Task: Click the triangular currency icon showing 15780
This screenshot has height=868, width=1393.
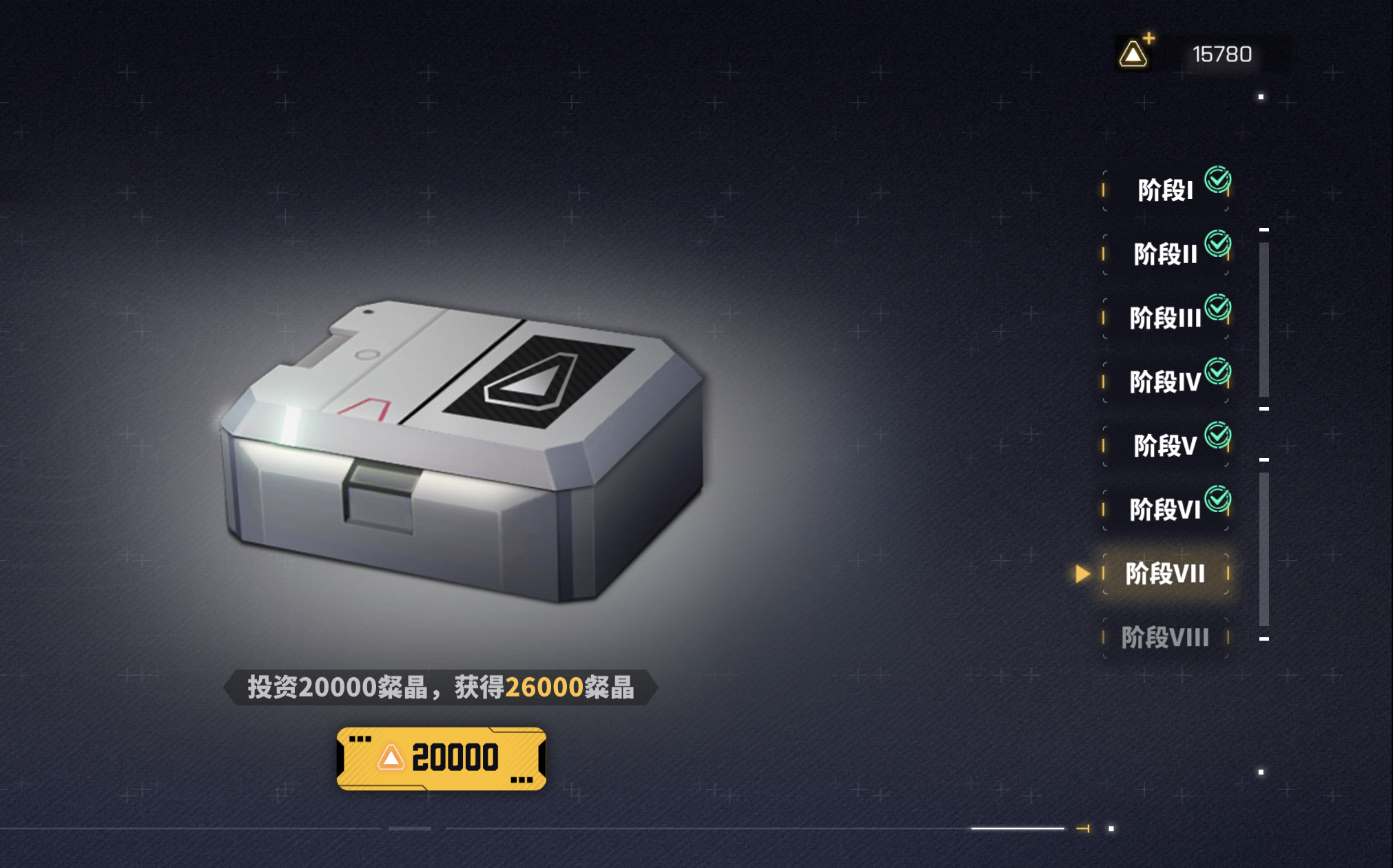Action: [1134, 54]
